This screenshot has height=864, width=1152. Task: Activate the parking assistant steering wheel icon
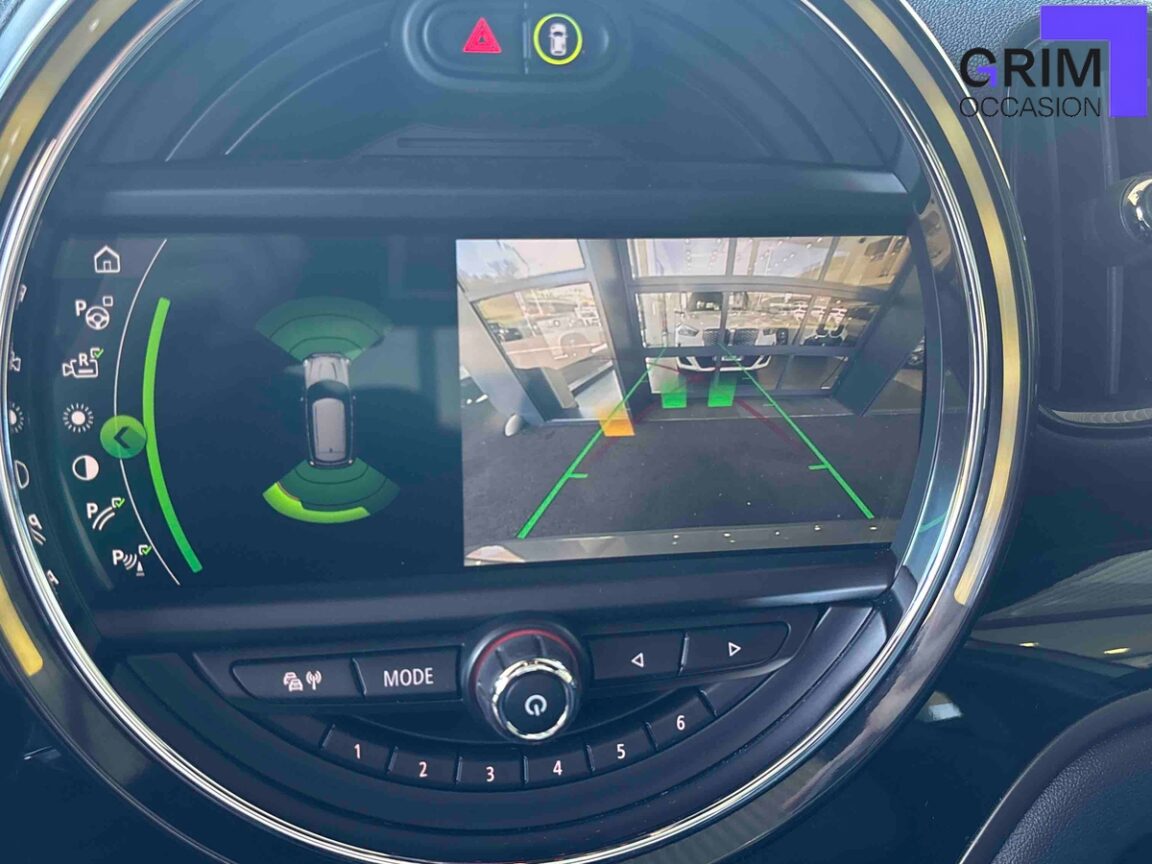click(x=96, y=312)
